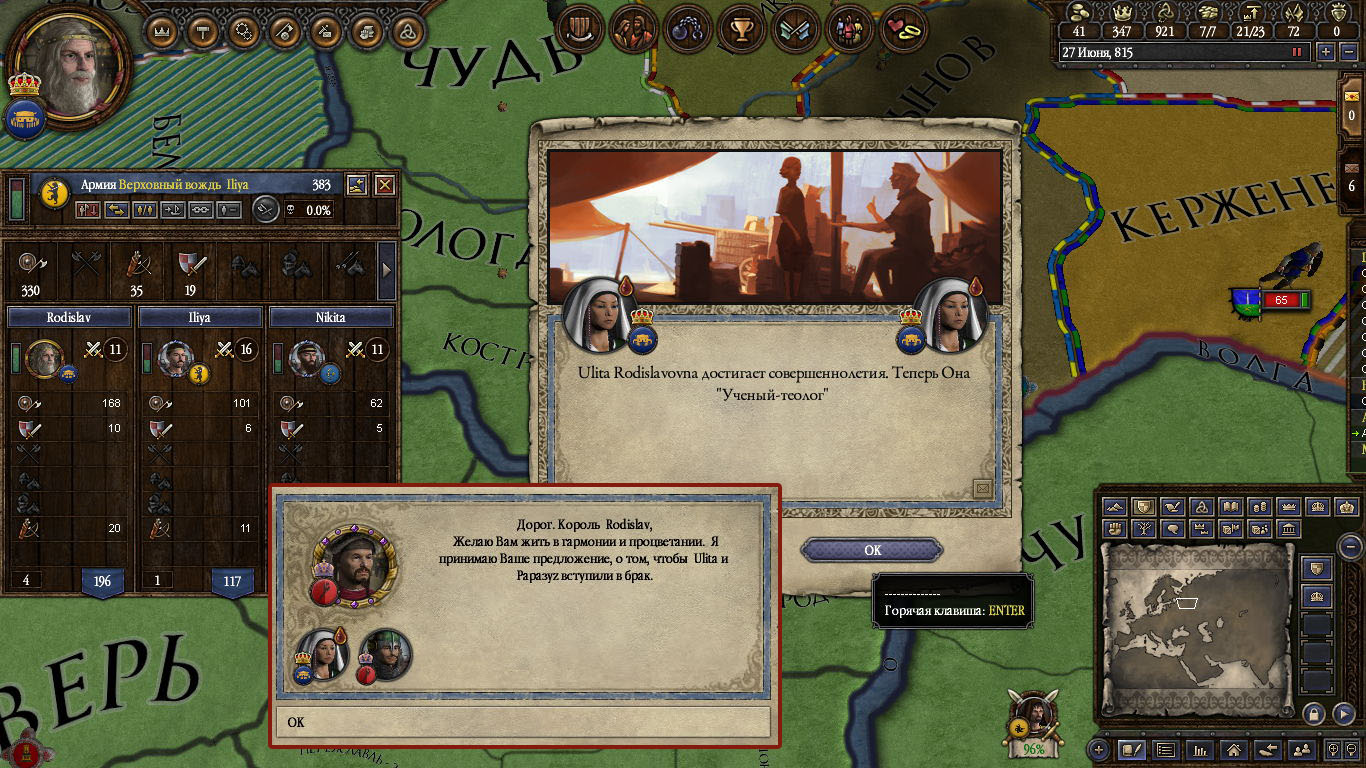Open the crown icon tab near portrait
The width and height of the screenshot is (1366, 768).
(161, 31)
